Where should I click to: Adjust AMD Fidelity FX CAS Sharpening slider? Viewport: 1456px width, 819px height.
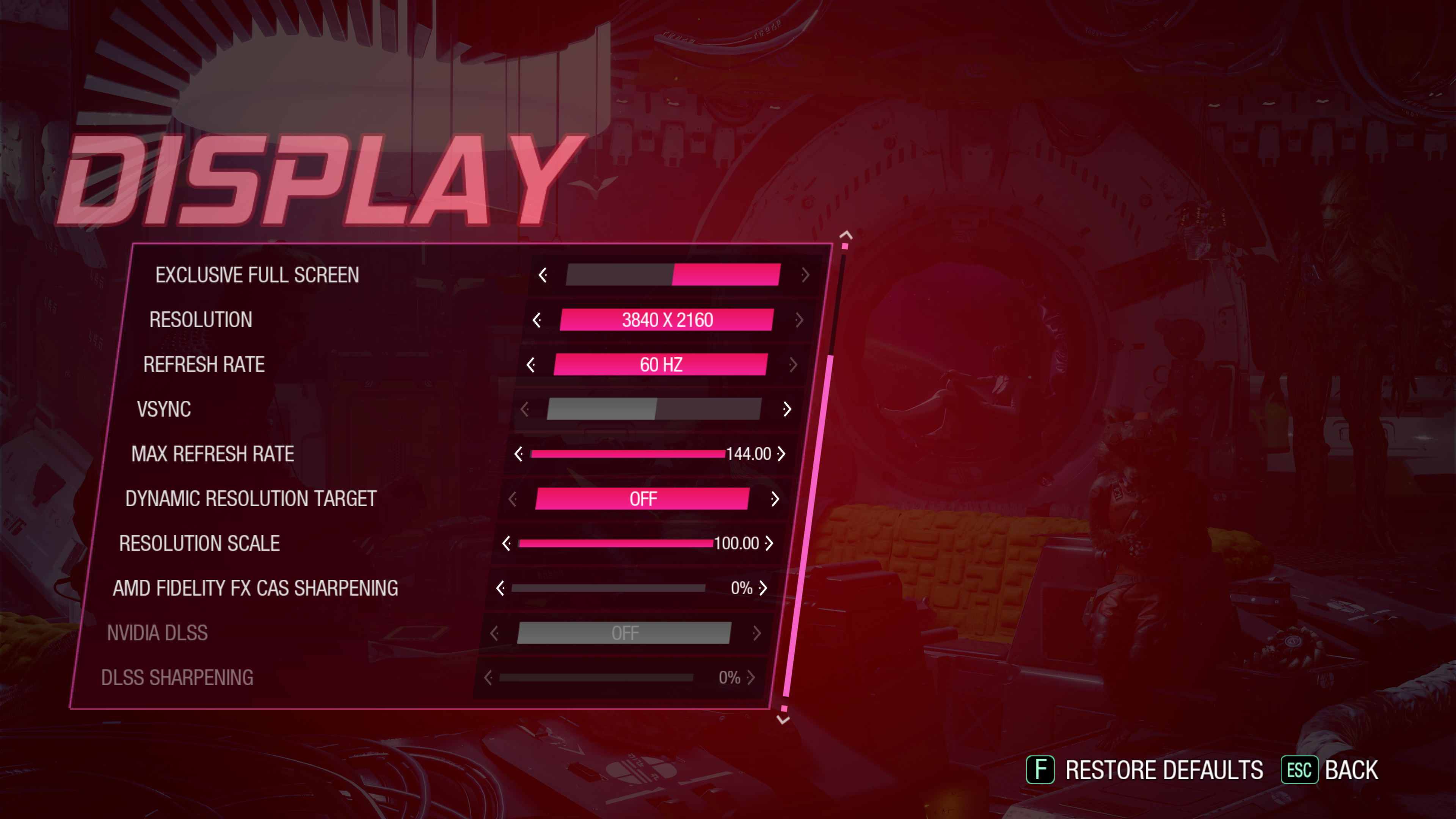(x=608, y=588)
